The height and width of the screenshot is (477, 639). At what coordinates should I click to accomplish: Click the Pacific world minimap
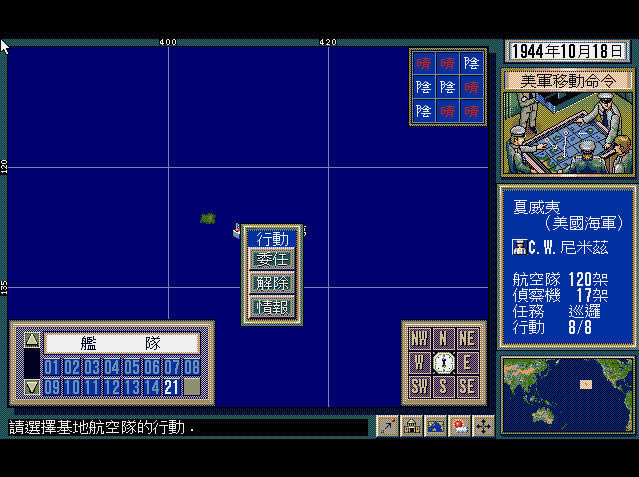(567, 394)
